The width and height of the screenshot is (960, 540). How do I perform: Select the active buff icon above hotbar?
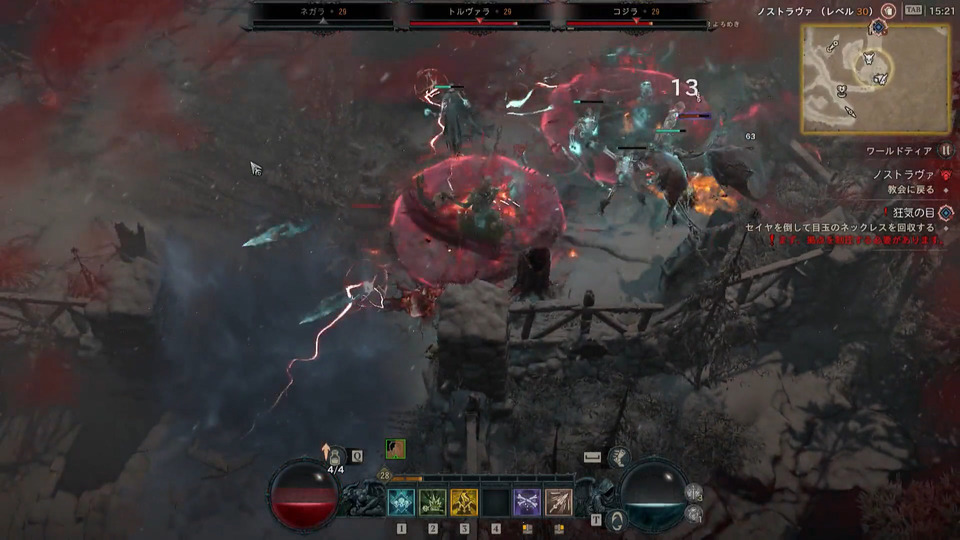click(395, 450)
